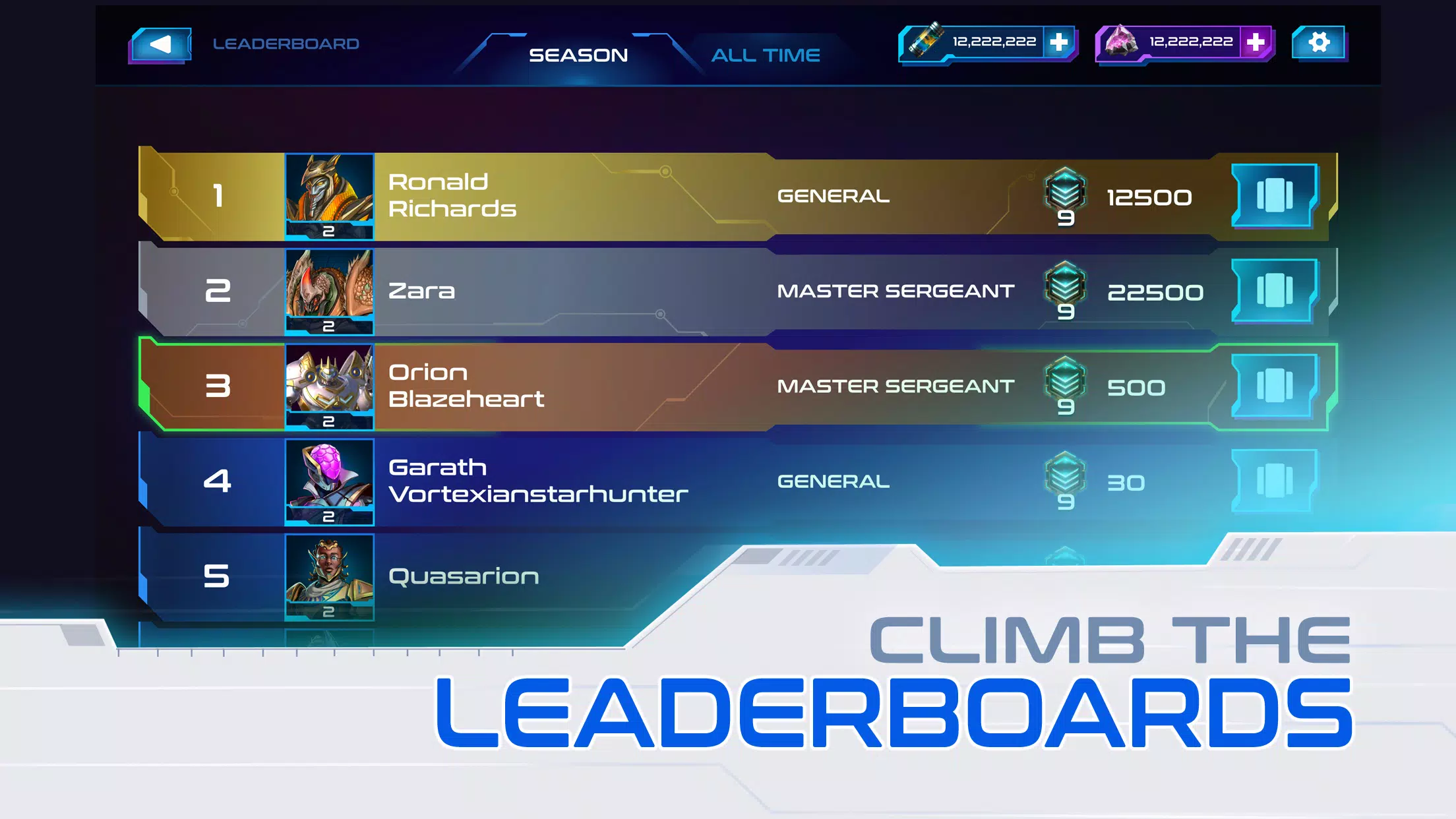Image resolution: width=1456 pixels, height=819 pixels.
Task: Open the gear settings menu
Action: 1319,43
